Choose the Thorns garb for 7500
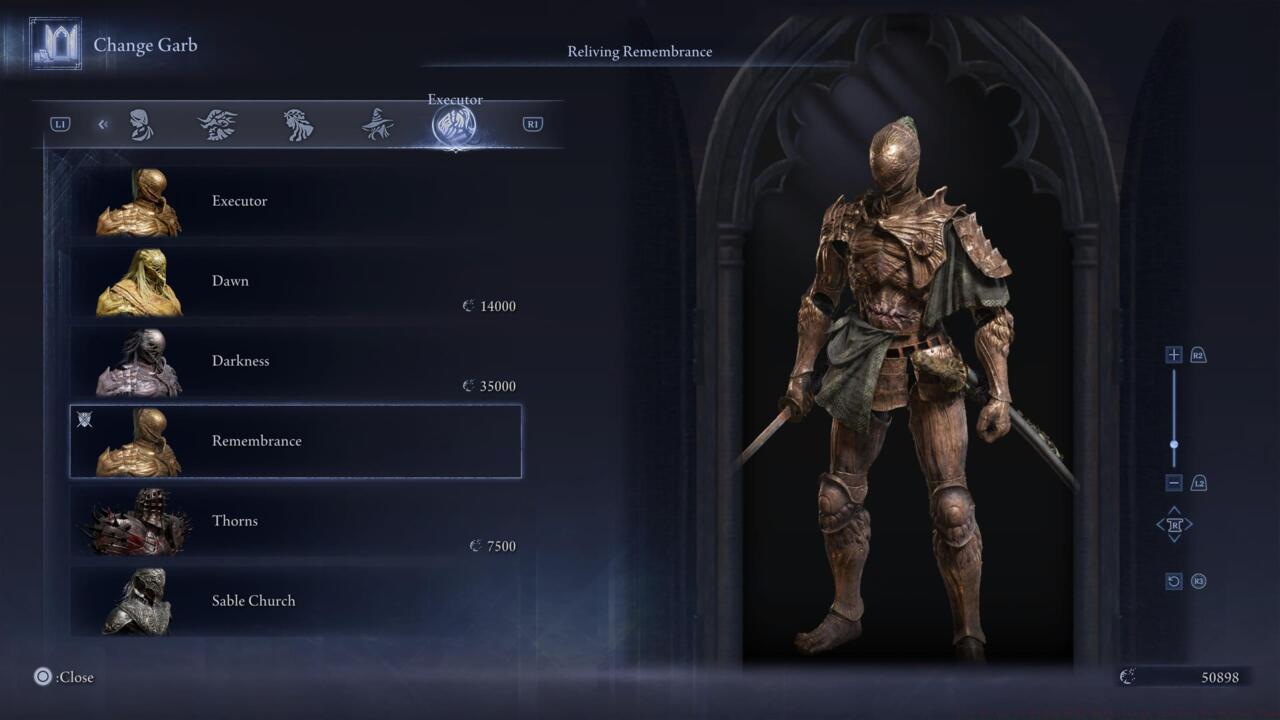1280x720 pixels. click(x=295, y=521)
